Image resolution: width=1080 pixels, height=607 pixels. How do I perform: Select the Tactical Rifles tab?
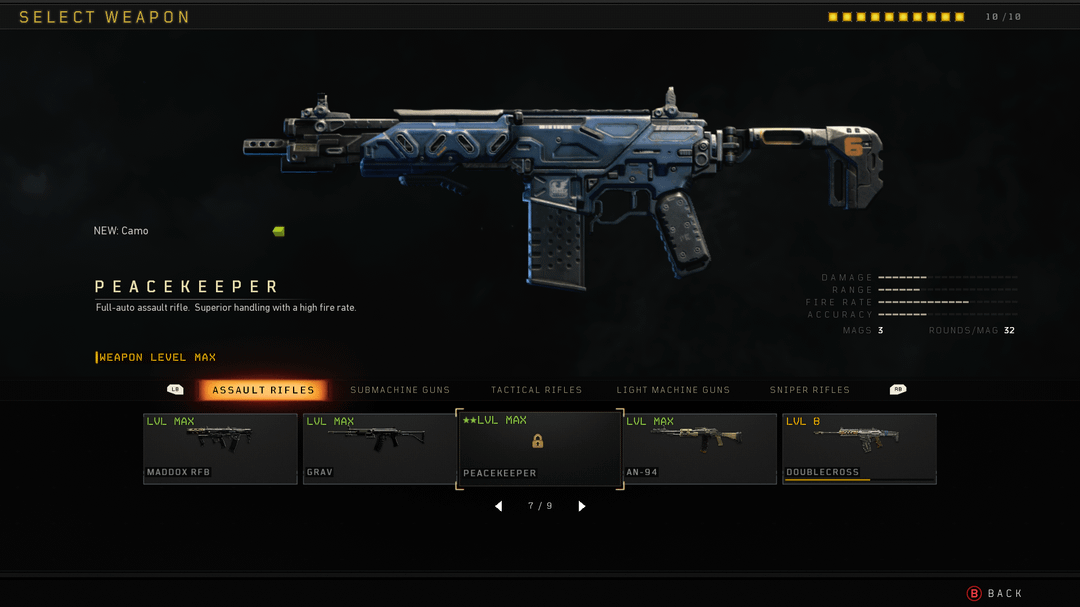click(536, 390)
